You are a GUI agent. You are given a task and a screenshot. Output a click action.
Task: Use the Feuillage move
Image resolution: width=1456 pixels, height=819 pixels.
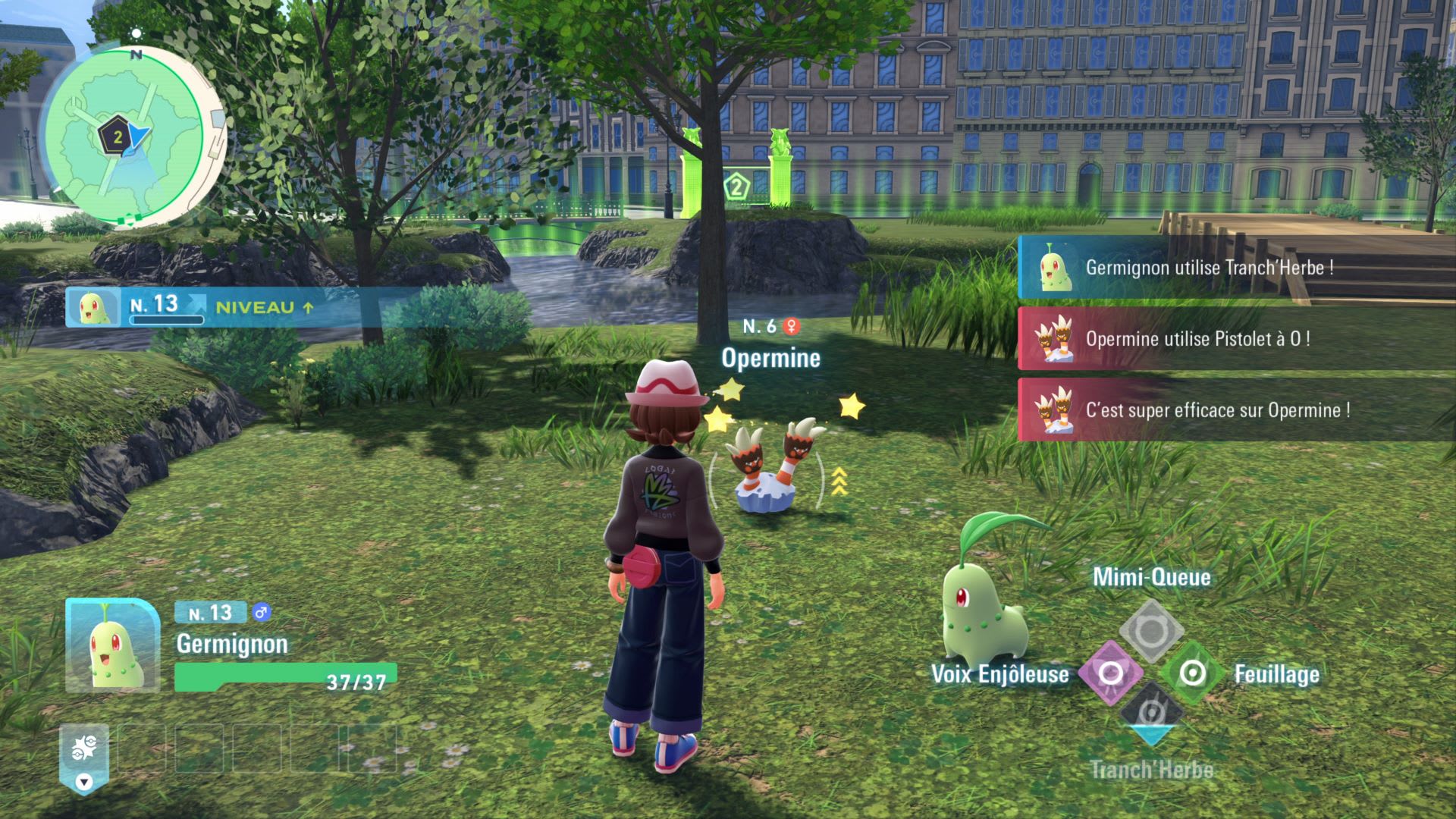1191,673
